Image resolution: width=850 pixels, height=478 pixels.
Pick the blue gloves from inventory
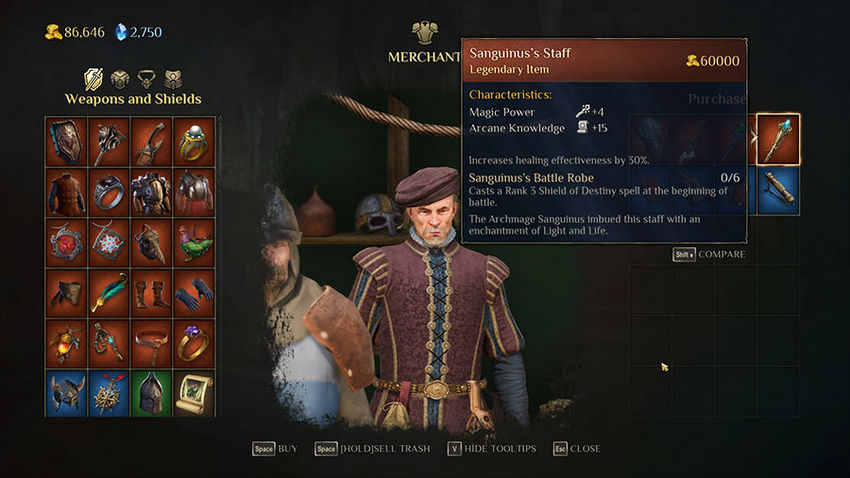pos(193,292)
